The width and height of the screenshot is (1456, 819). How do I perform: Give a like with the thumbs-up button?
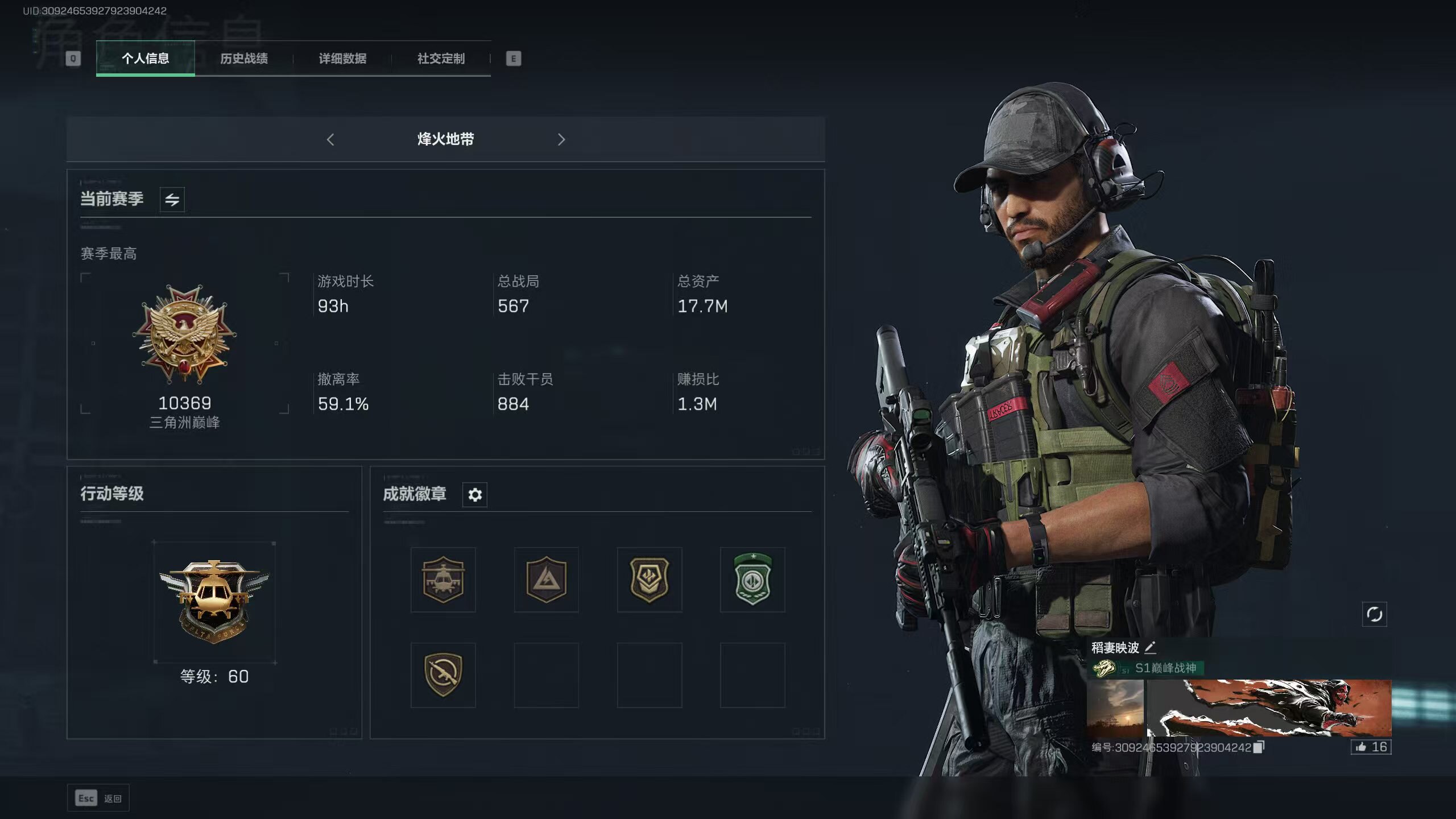[x=1371, y=747]
